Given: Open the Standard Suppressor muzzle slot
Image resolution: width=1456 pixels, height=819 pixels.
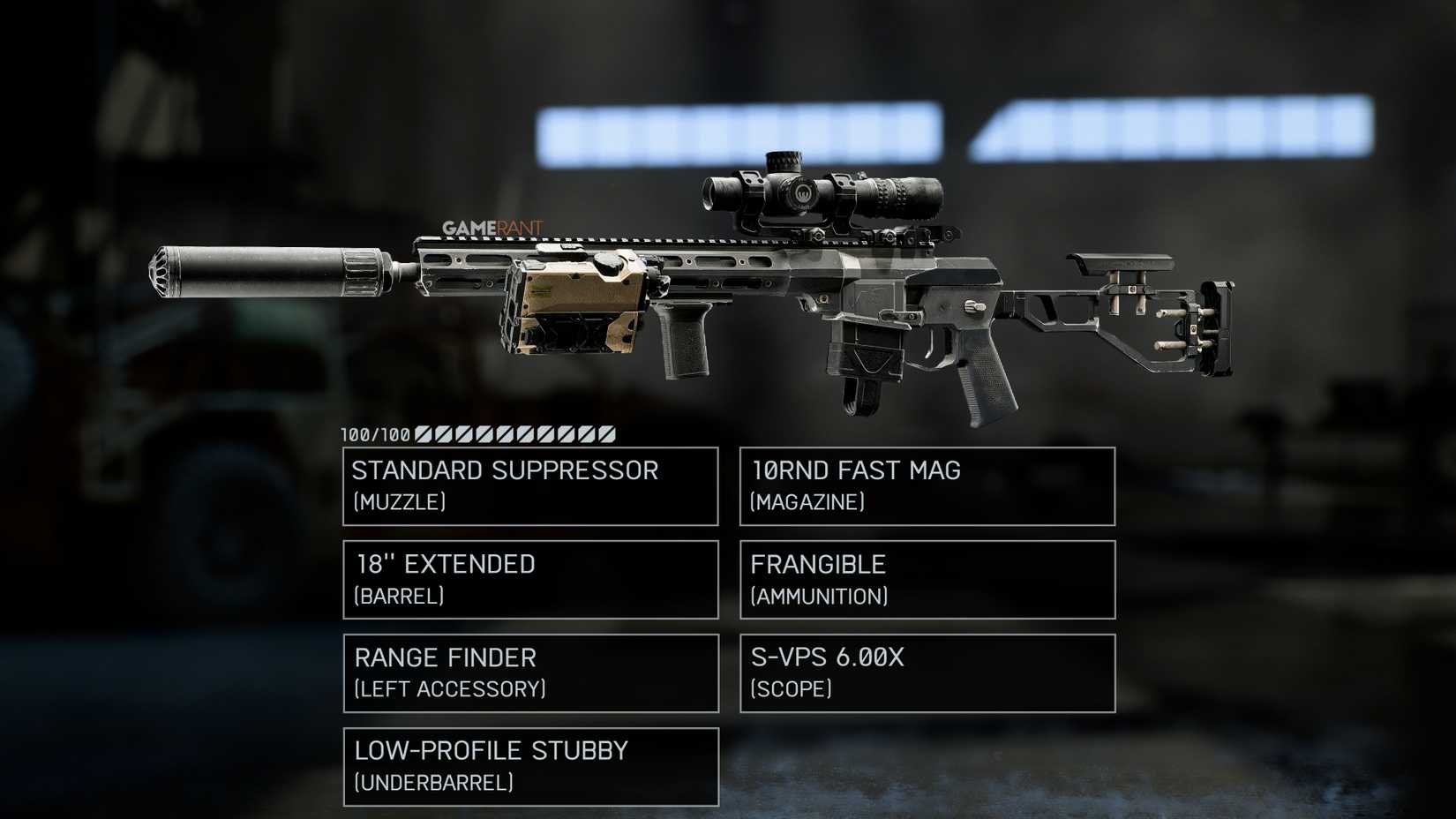Looking at the screenshot, I should pyautogui.click(x=529, y=486).
